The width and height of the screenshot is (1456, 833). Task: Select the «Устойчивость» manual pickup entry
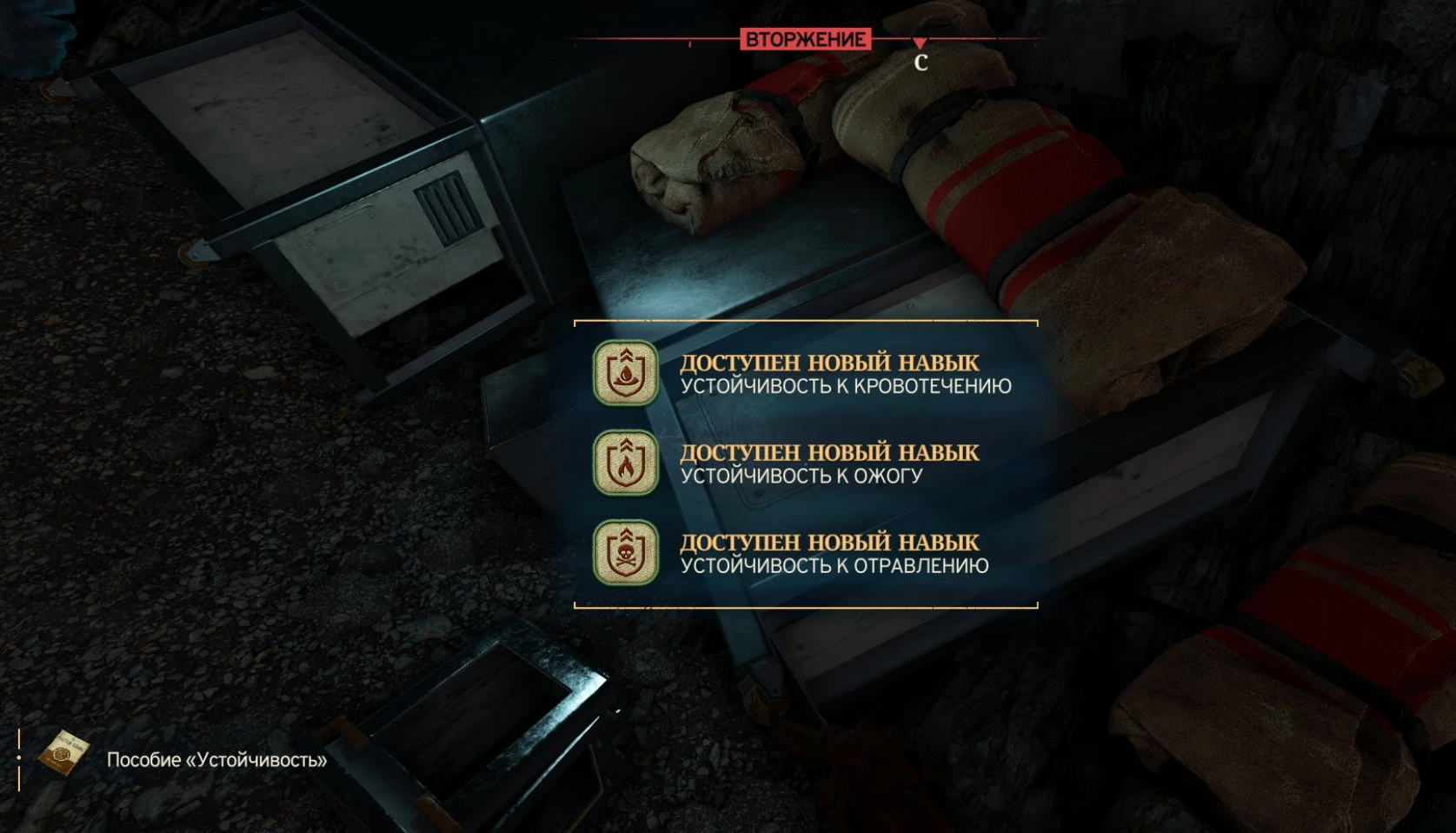(216, 760)
